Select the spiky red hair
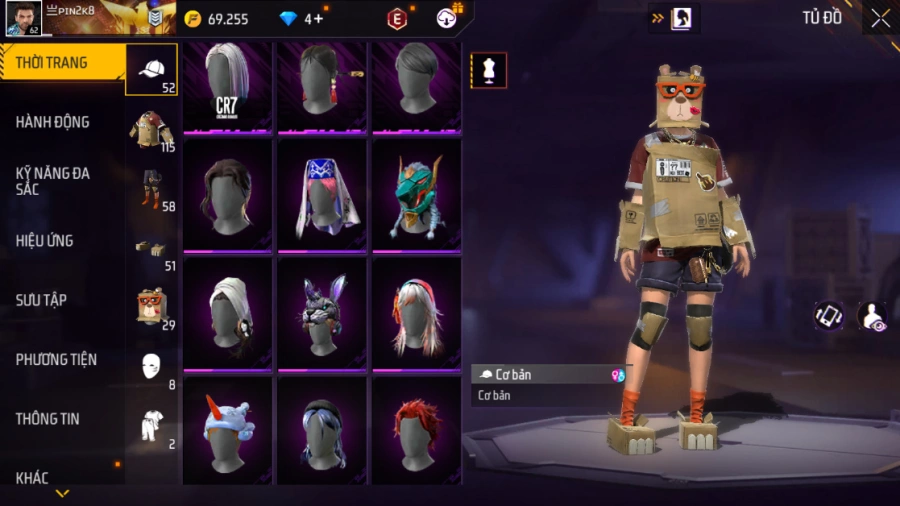The width and height of the screenshot is (900, 506). (416, 431)
